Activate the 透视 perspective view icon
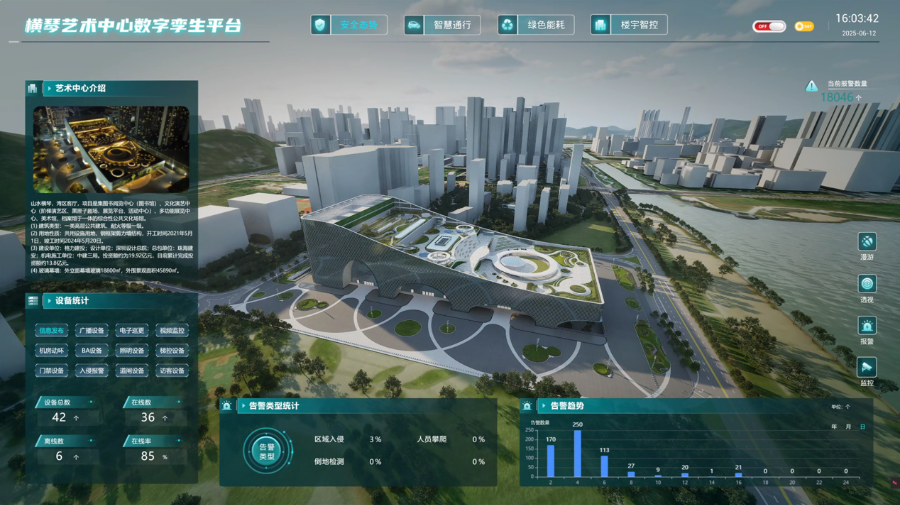The image size is (900, 505). (x=867, y=285)
